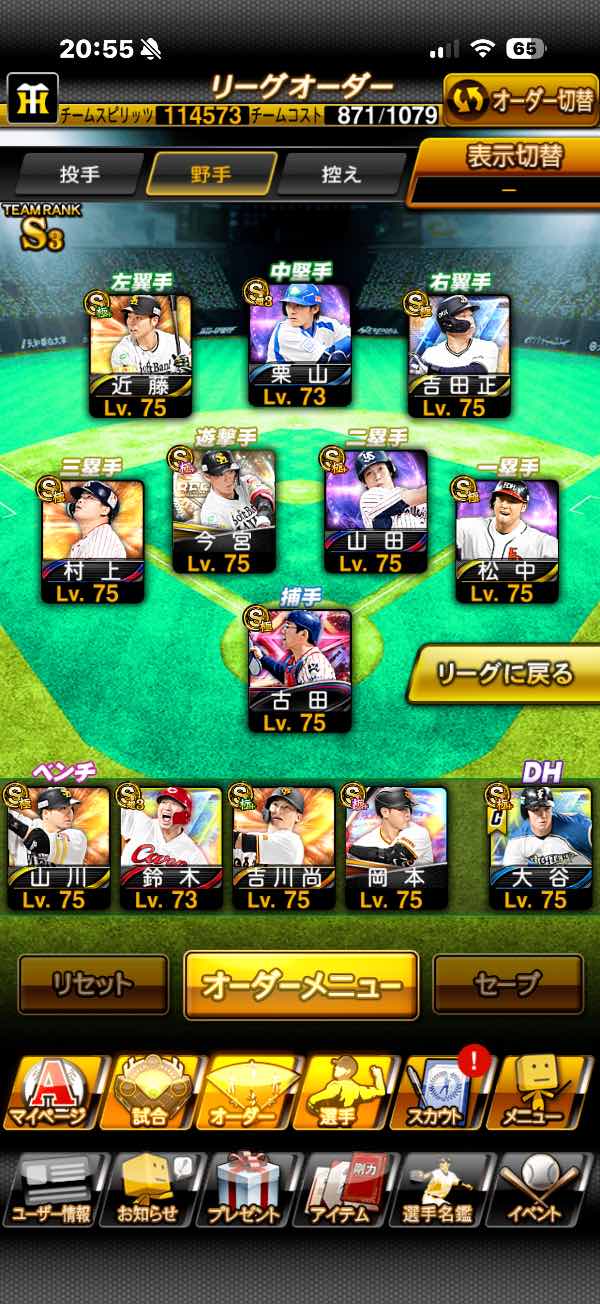Select bench player 鈴木 card

(x=170, y=849)
